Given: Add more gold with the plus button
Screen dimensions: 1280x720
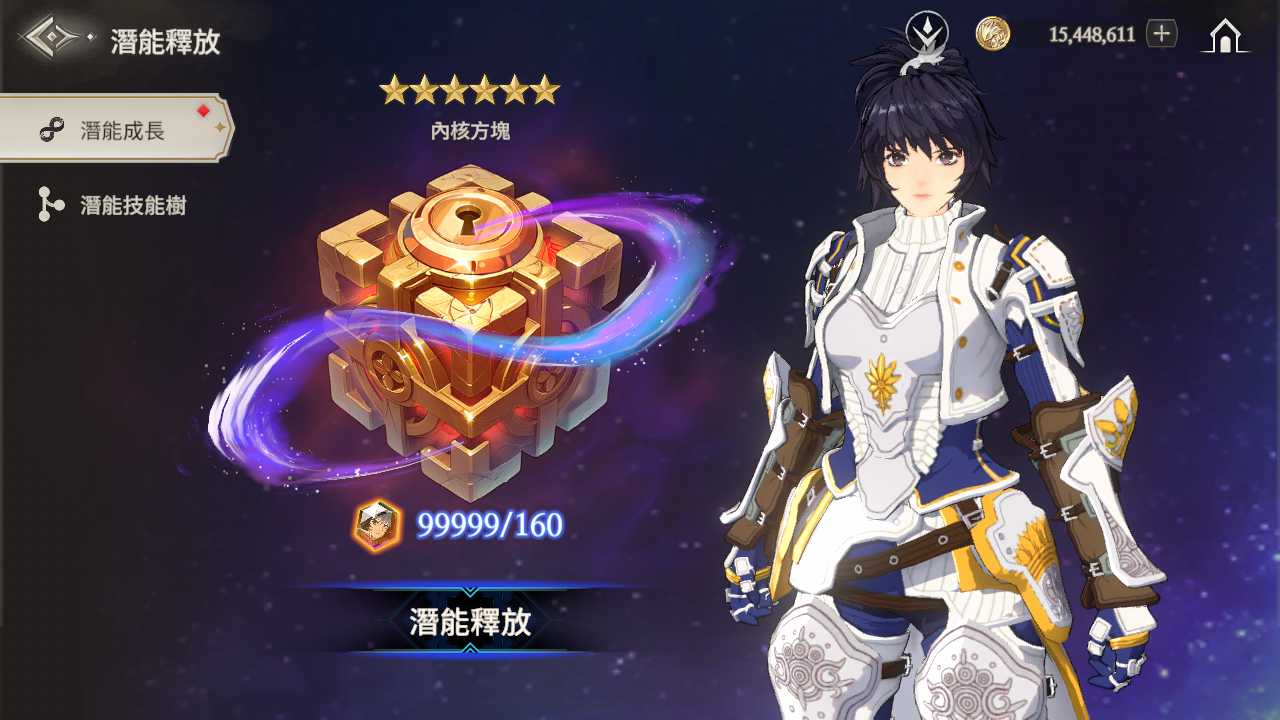Looking at the screenshot, I should point(1161,34).
